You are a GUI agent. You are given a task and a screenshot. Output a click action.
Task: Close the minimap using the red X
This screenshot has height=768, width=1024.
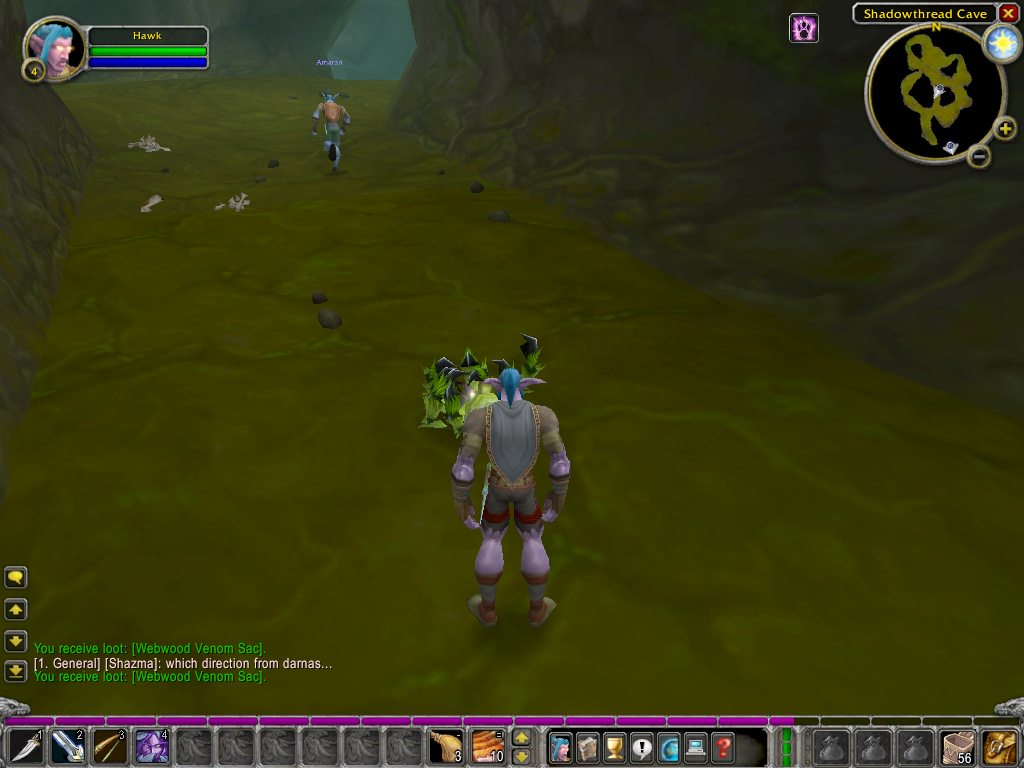(1008, 13)
